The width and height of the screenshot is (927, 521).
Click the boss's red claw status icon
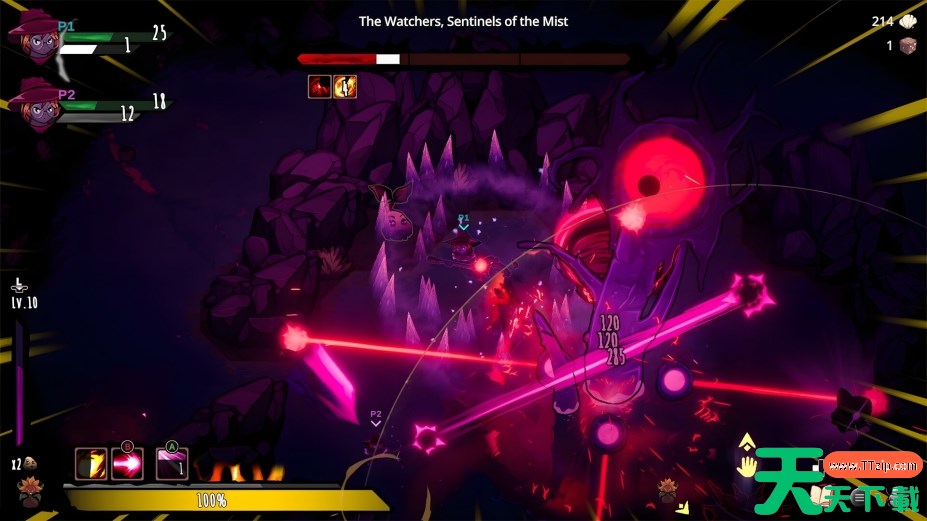(320, 86)
